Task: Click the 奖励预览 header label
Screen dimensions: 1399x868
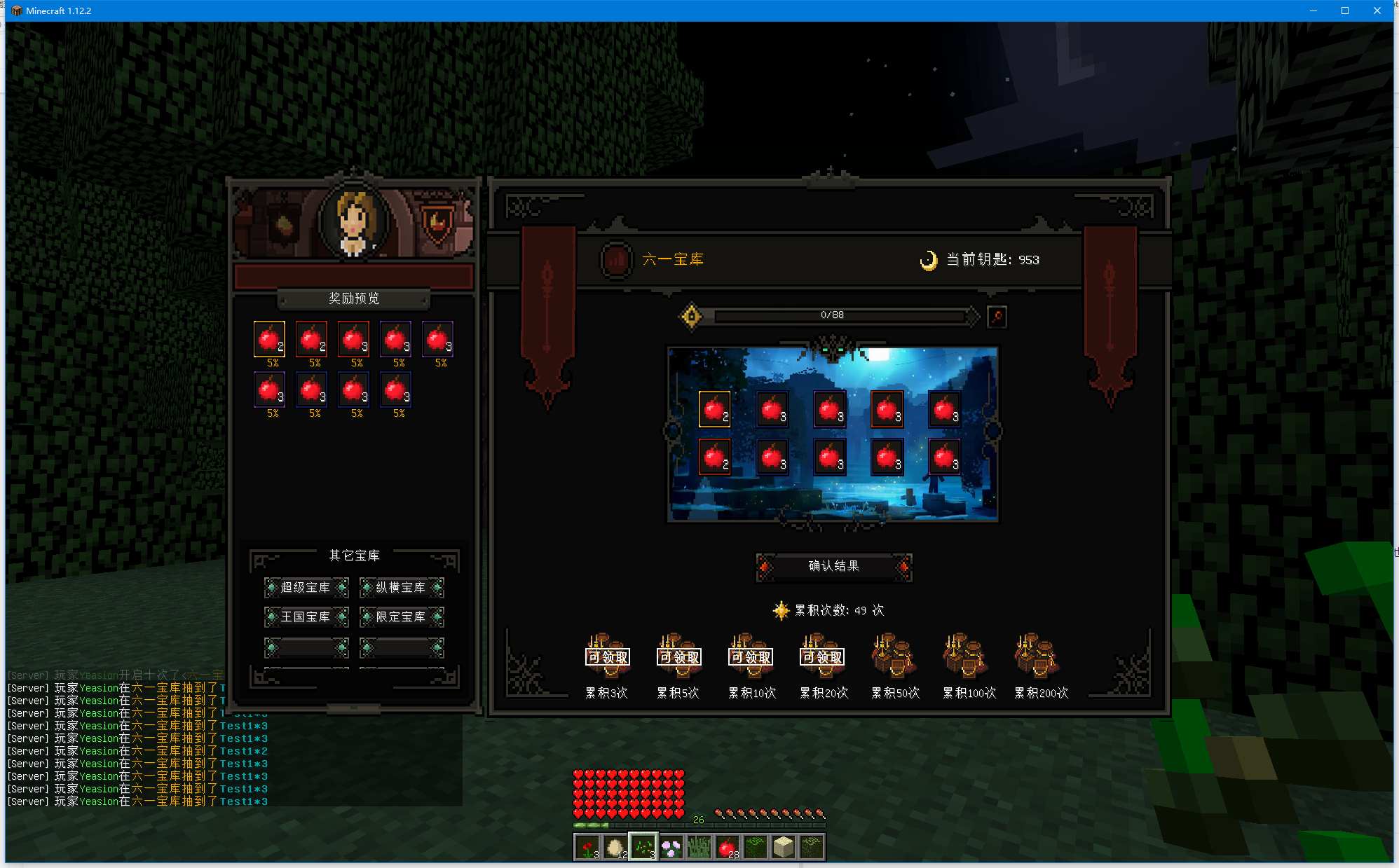Action: pos(354,298)
